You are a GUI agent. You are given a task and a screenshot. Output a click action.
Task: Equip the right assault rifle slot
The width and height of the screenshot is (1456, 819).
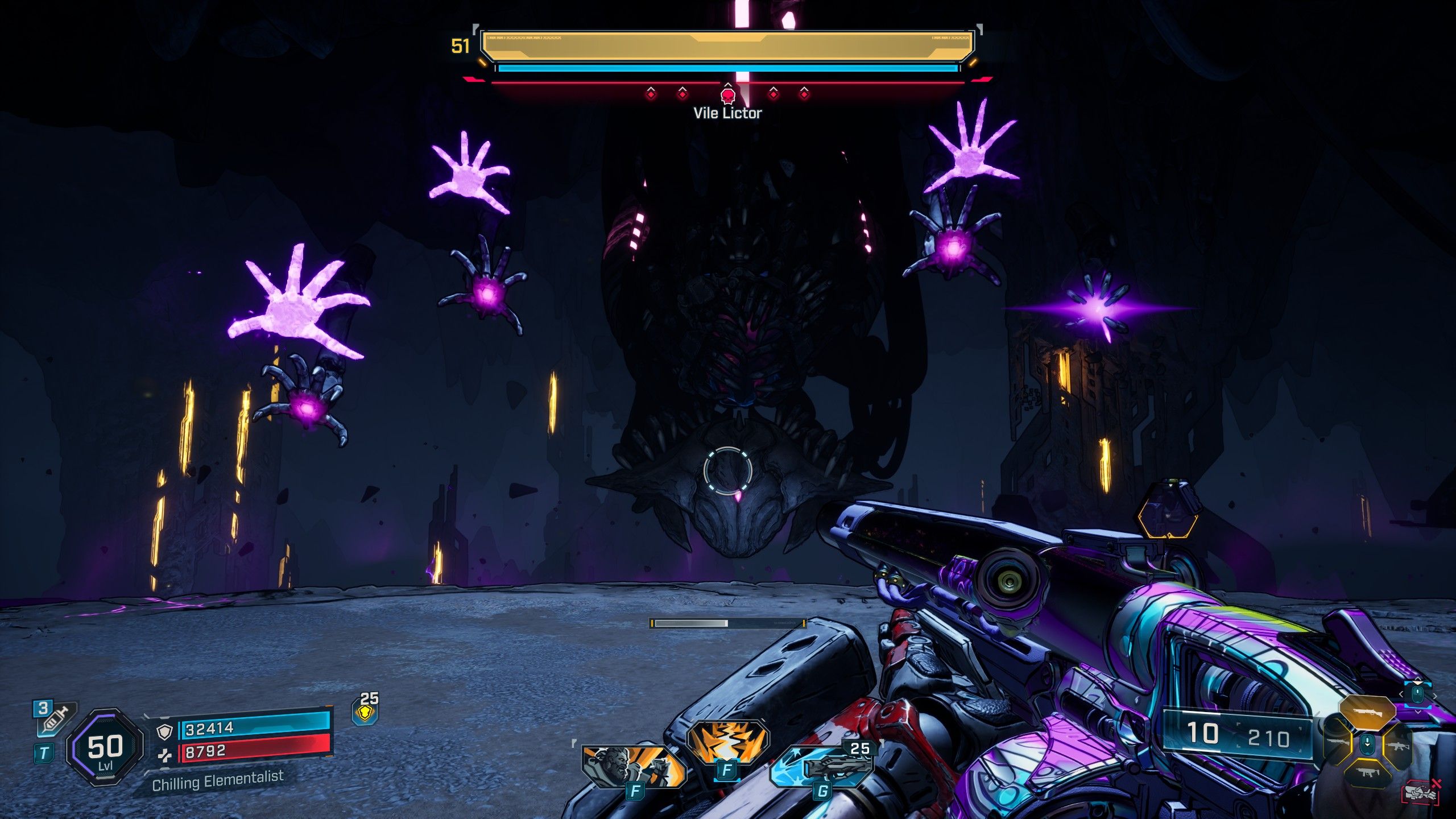coord(1397,744)
